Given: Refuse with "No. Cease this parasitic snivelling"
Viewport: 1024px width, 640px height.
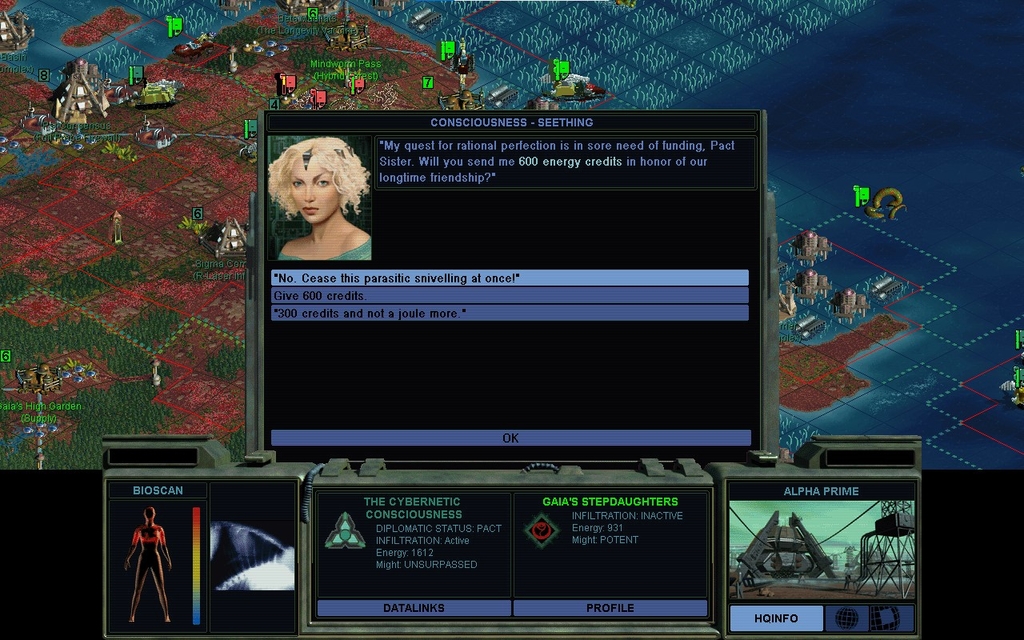Looking at the screenshot, I should [509, 277].
